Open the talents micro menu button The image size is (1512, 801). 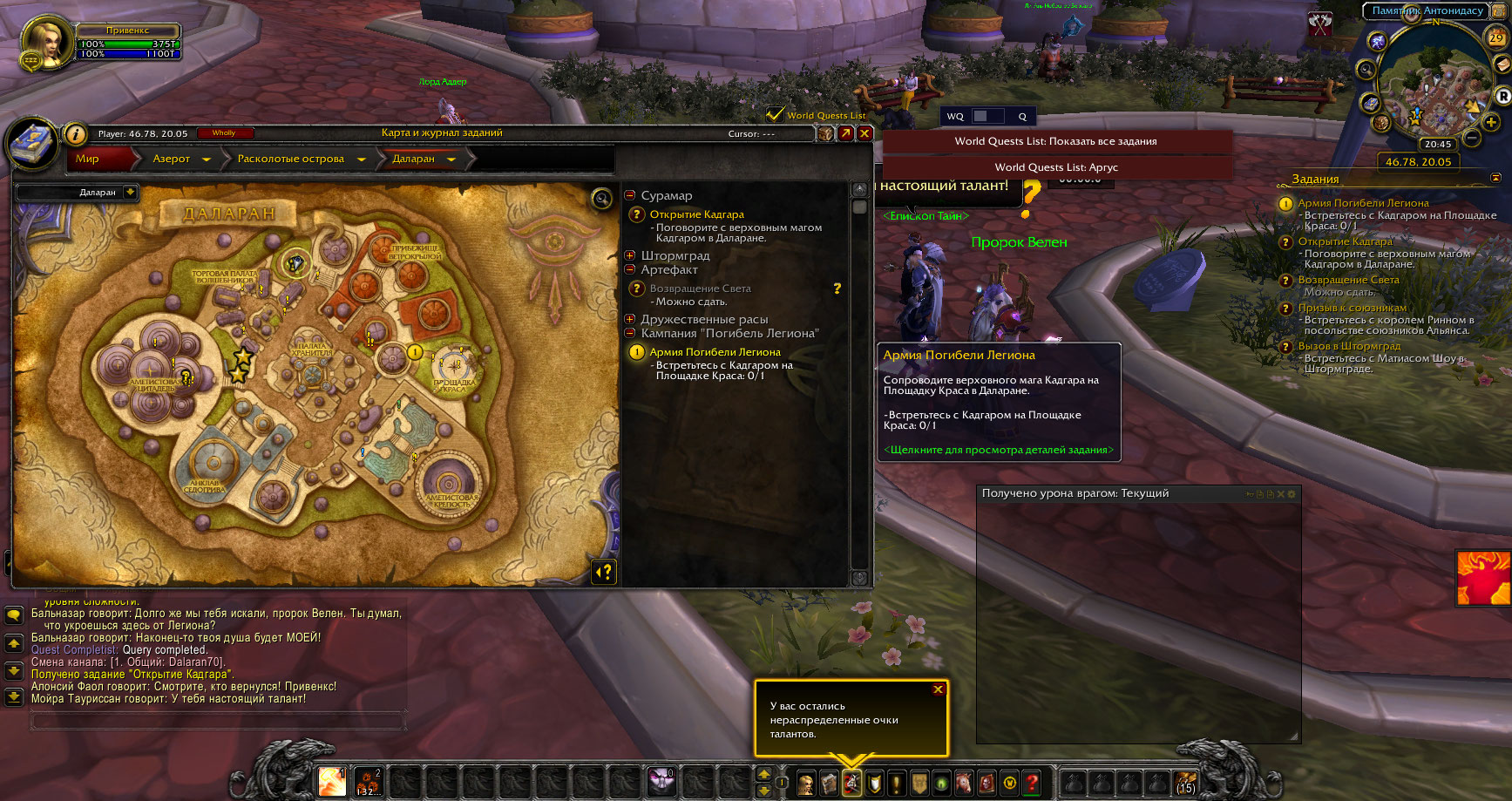(x=851, y=783)
